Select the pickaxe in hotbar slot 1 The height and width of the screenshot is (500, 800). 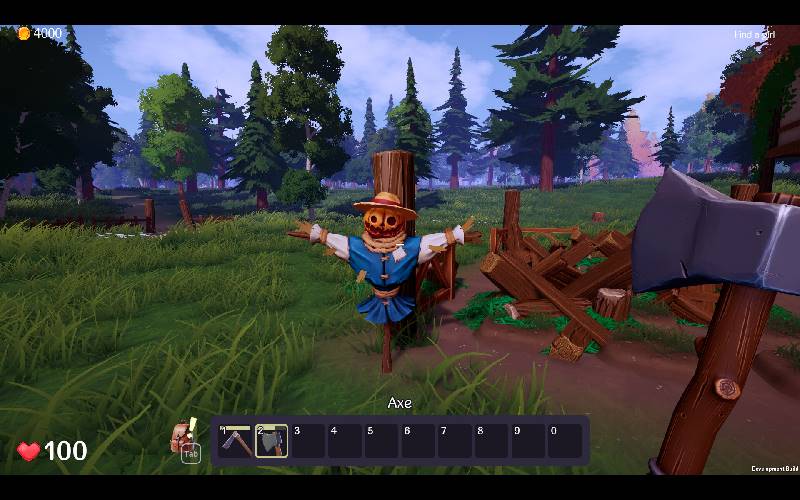pos(235,441)
